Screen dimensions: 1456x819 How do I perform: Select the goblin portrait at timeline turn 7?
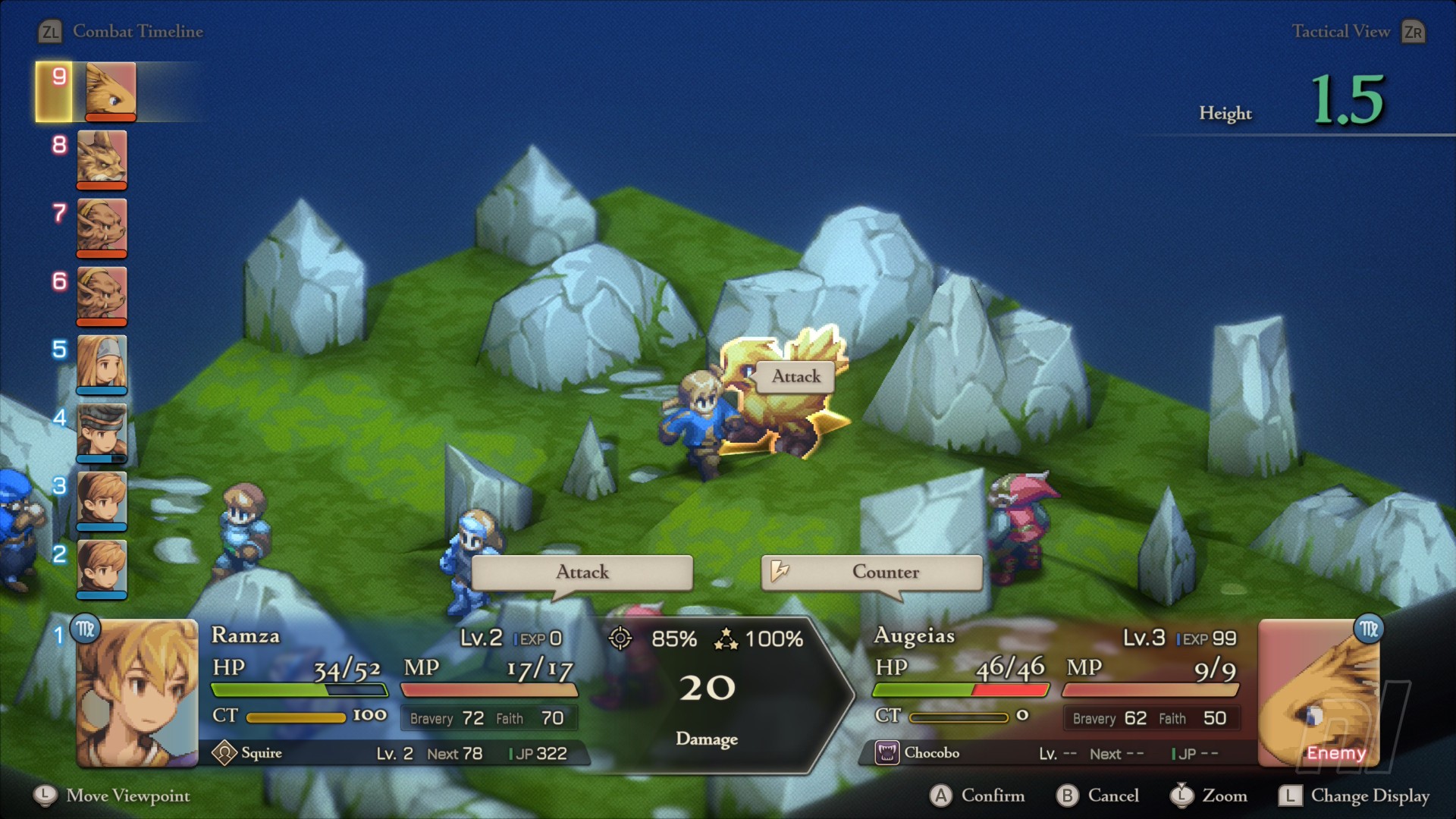[x=102, y=227]
